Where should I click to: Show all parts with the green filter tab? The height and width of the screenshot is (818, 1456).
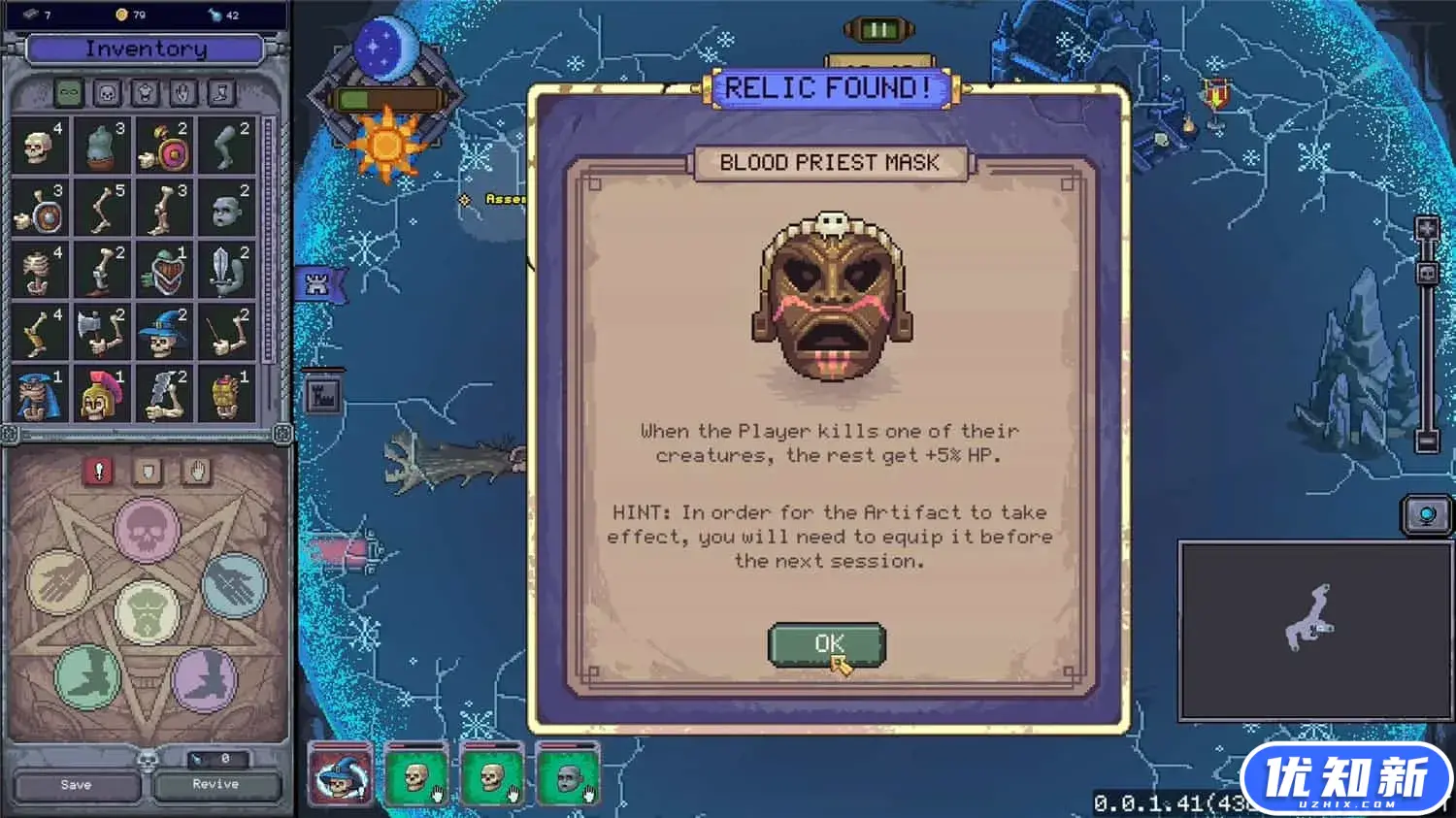69,92
